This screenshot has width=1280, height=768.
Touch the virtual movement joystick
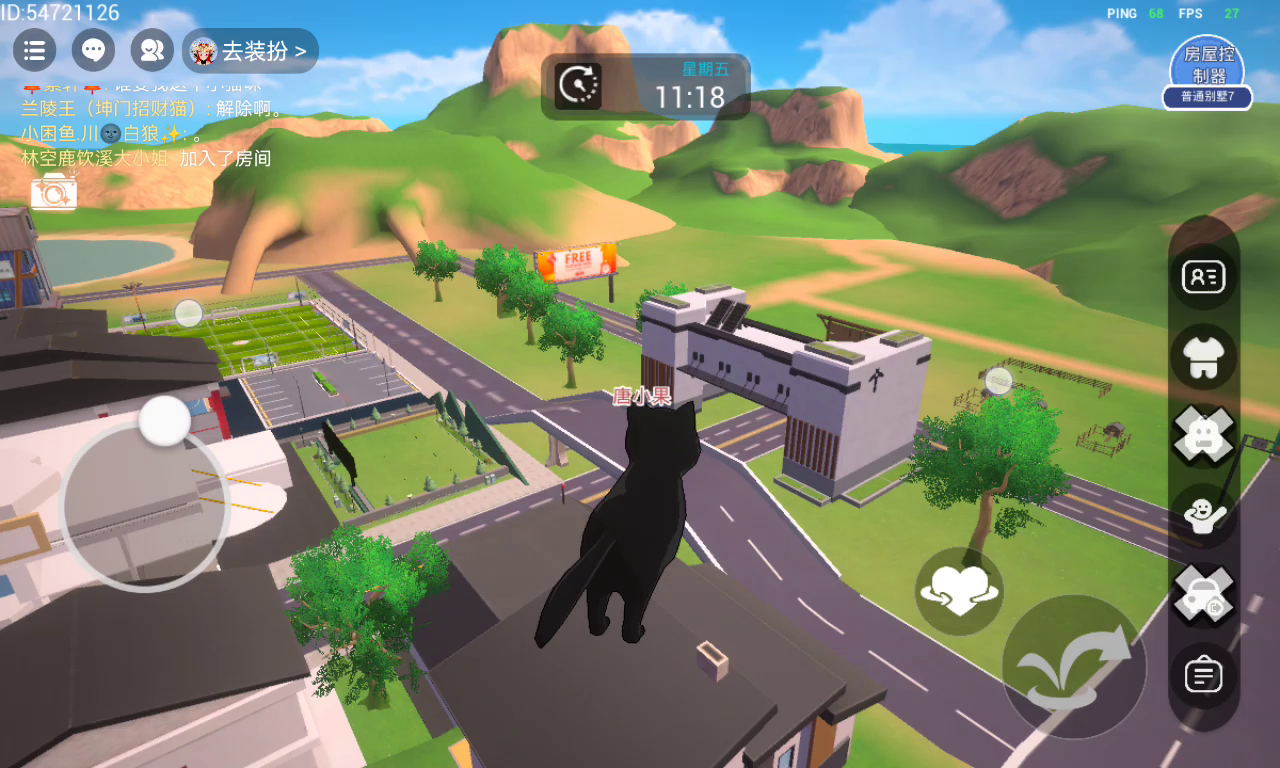(146, 507)
